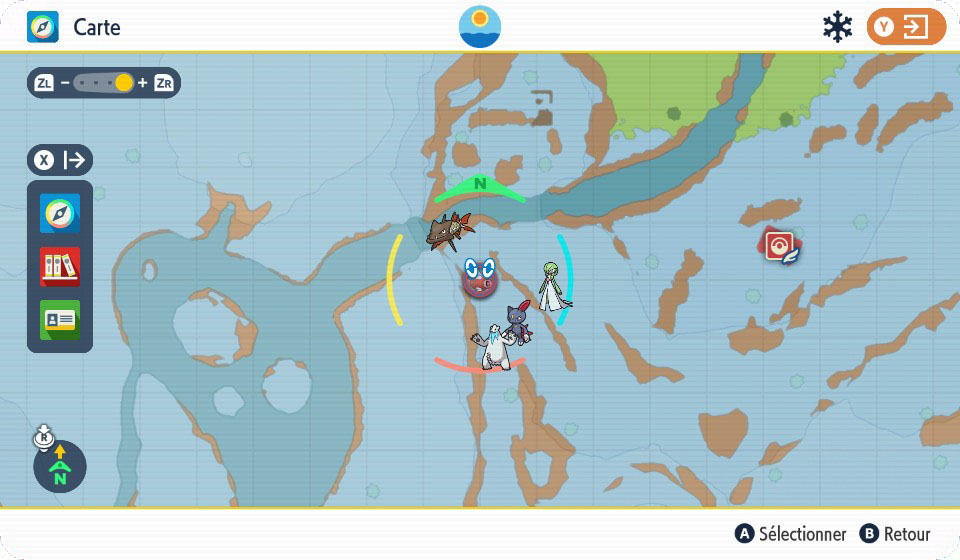The image size is (960, 560).
Task: Collapse the side app panel arrow
Action: tap(60, 160)
